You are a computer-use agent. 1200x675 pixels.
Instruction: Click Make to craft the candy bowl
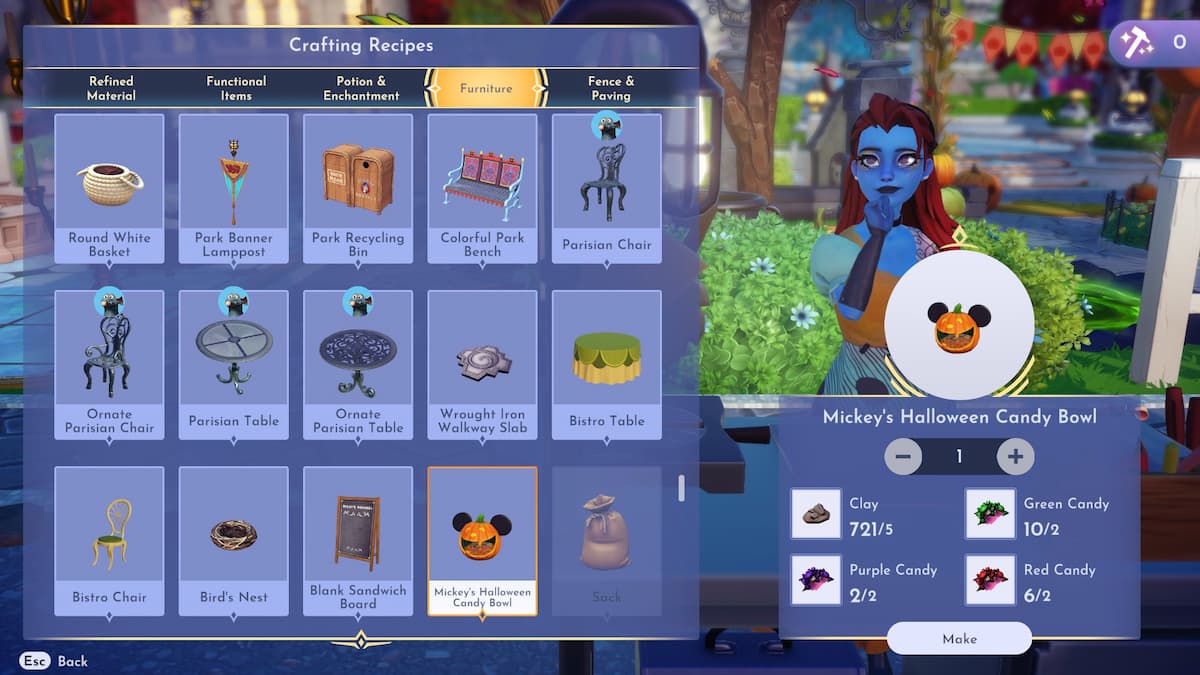point(959,639)
